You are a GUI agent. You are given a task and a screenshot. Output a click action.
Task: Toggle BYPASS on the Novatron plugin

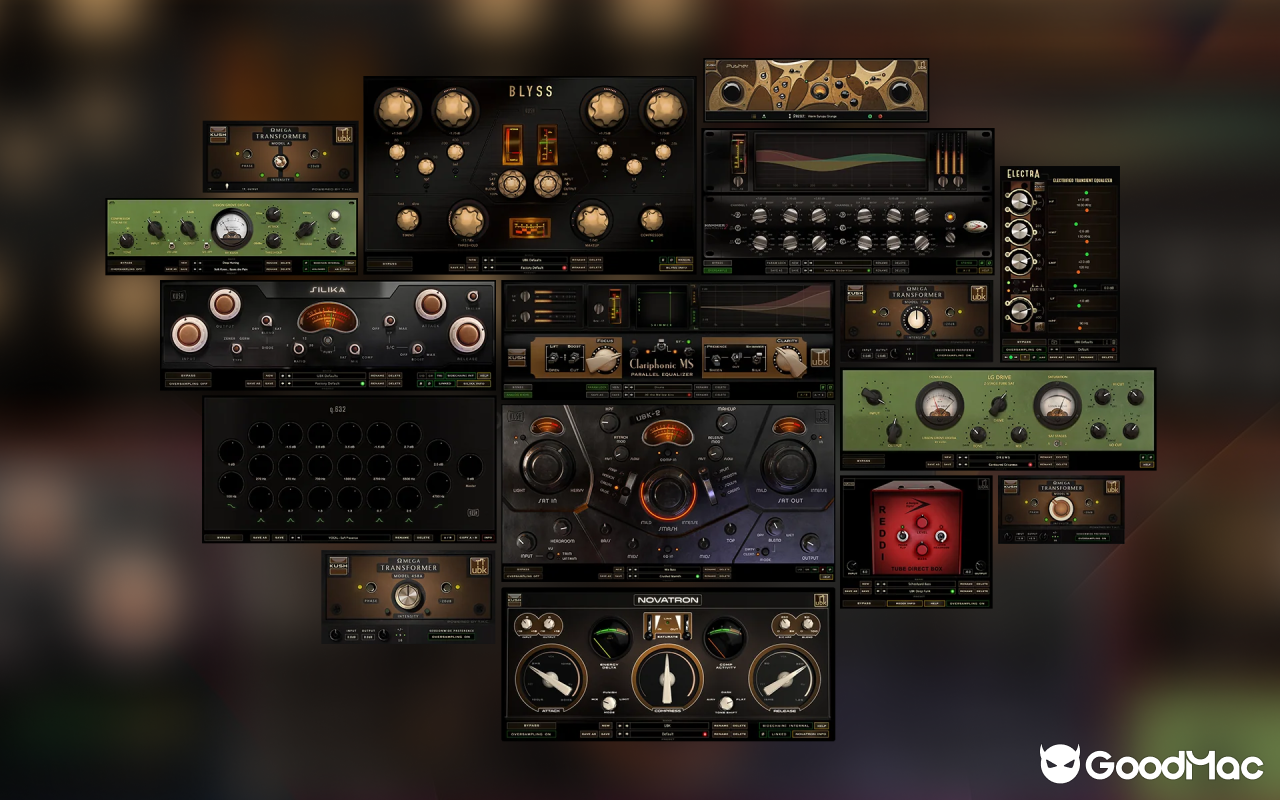[531, 726]
